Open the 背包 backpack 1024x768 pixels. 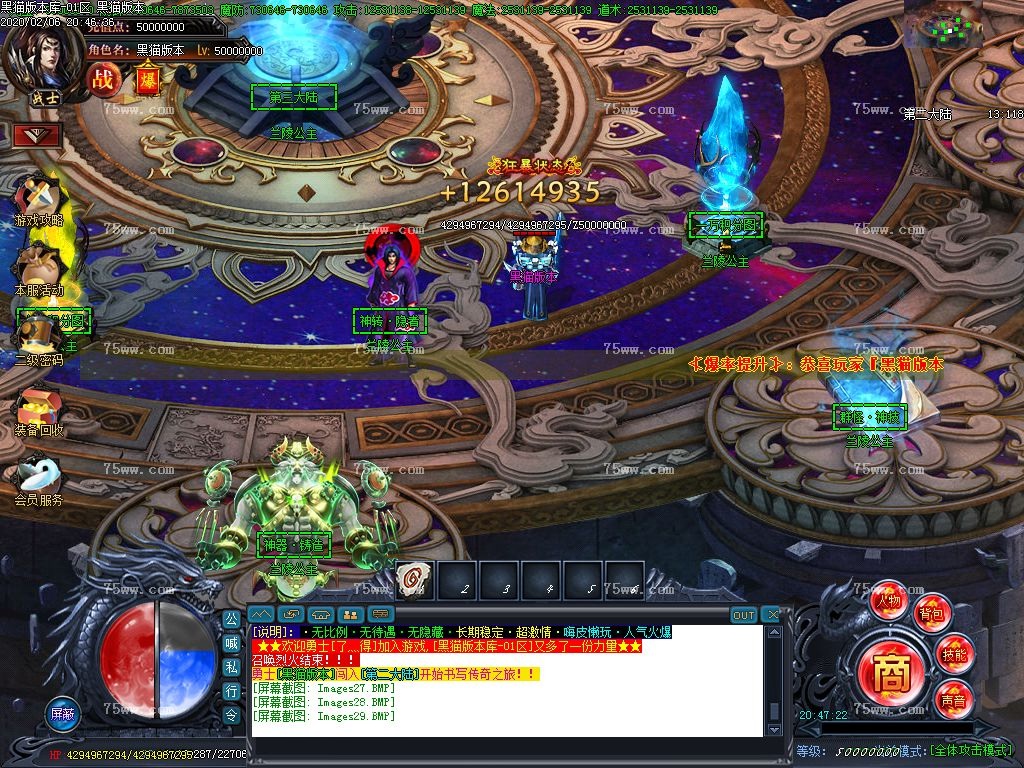tap(932, 614)
